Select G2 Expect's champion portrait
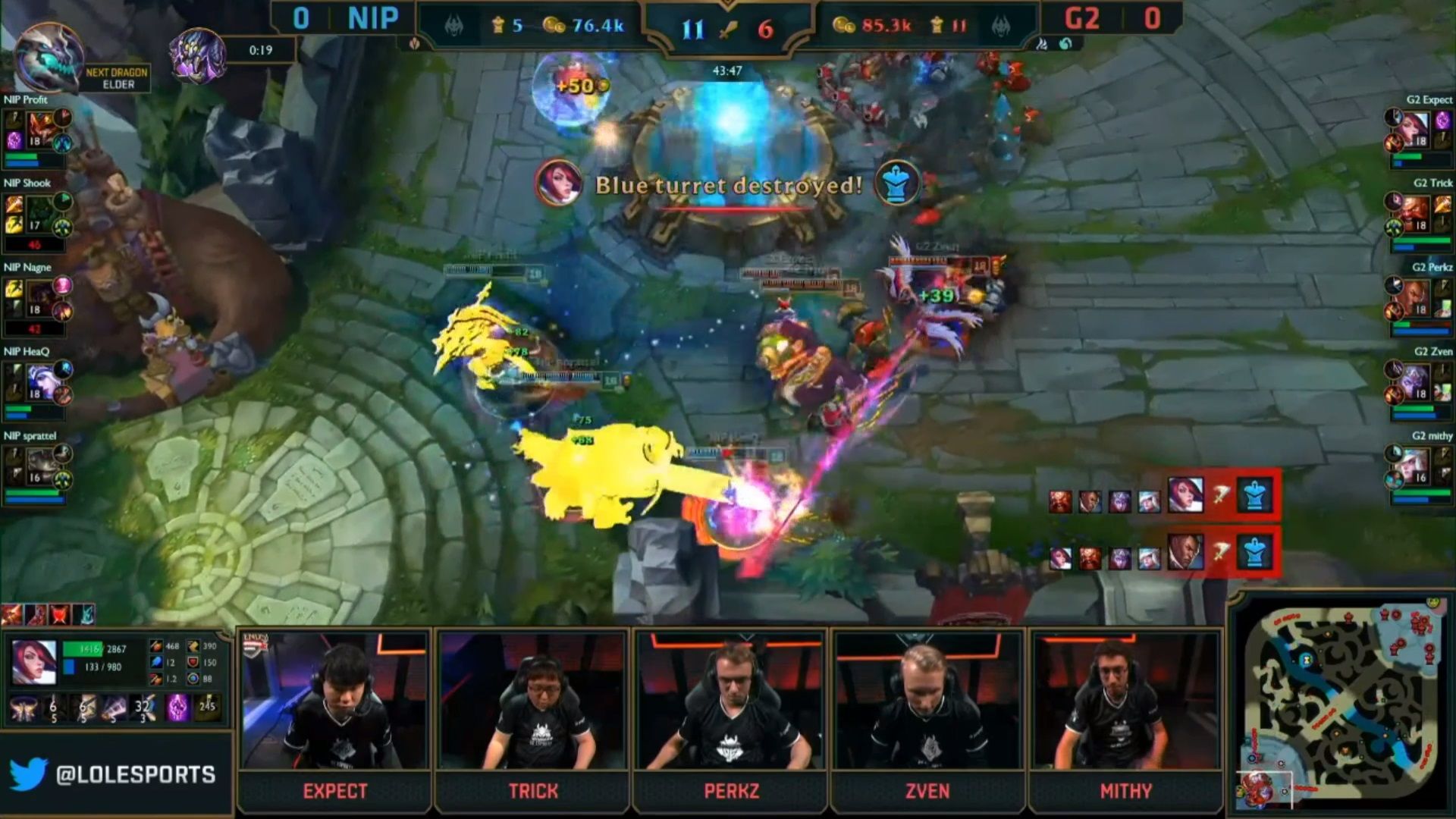The image size is (1456, 819). tap(1417, 127)
